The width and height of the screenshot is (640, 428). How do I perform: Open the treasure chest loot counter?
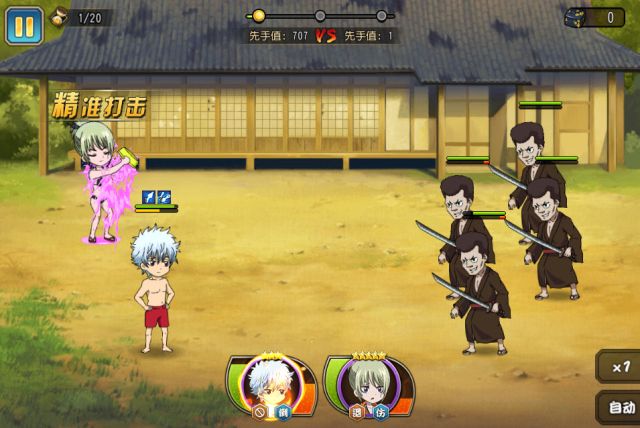[594, 17]
